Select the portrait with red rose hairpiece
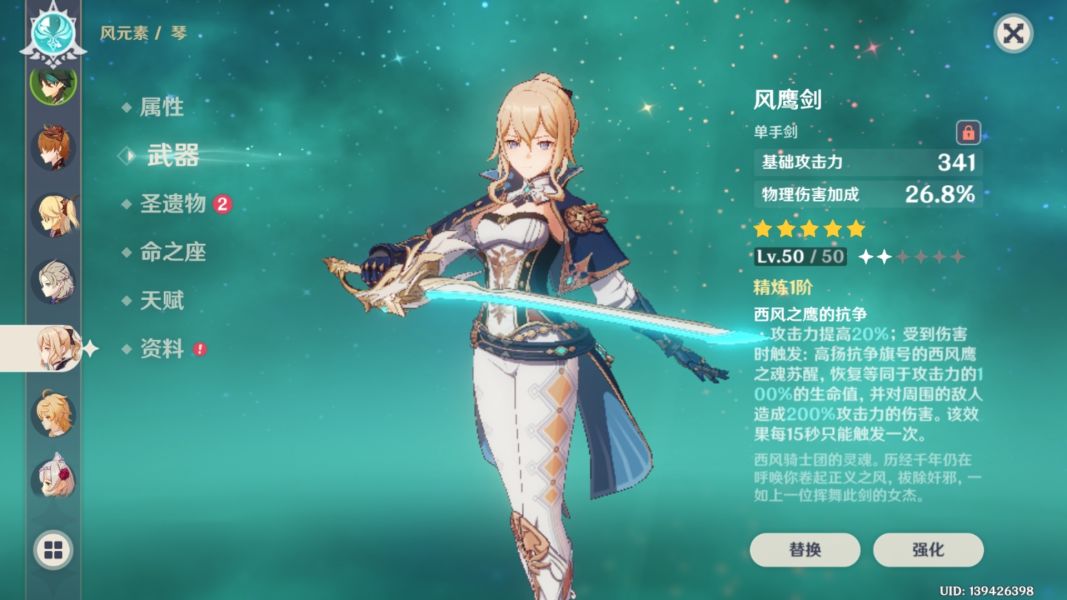 tap(52, 477)
